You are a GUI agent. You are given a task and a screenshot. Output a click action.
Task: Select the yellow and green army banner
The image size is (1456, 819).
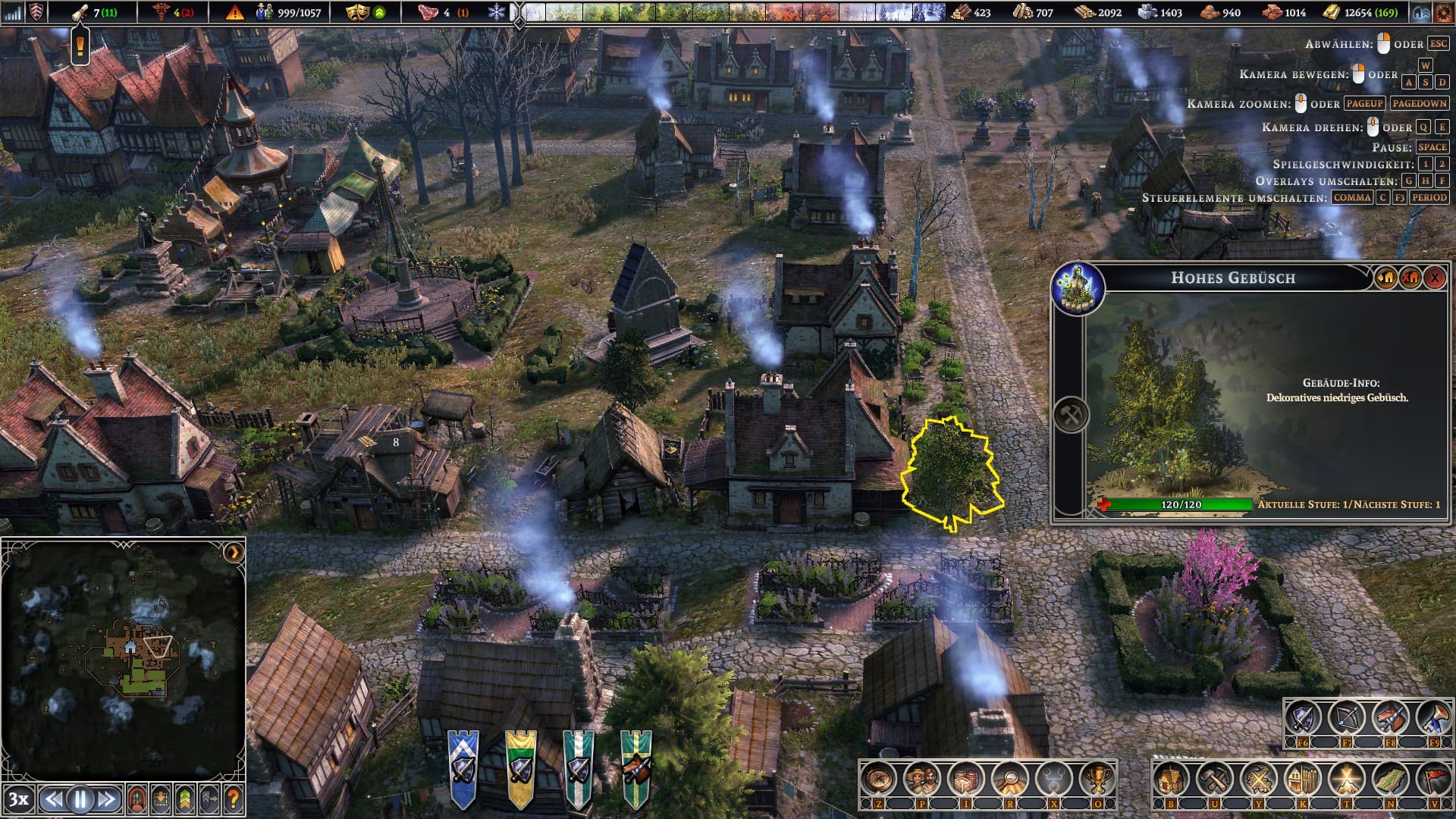coord(521,766)
